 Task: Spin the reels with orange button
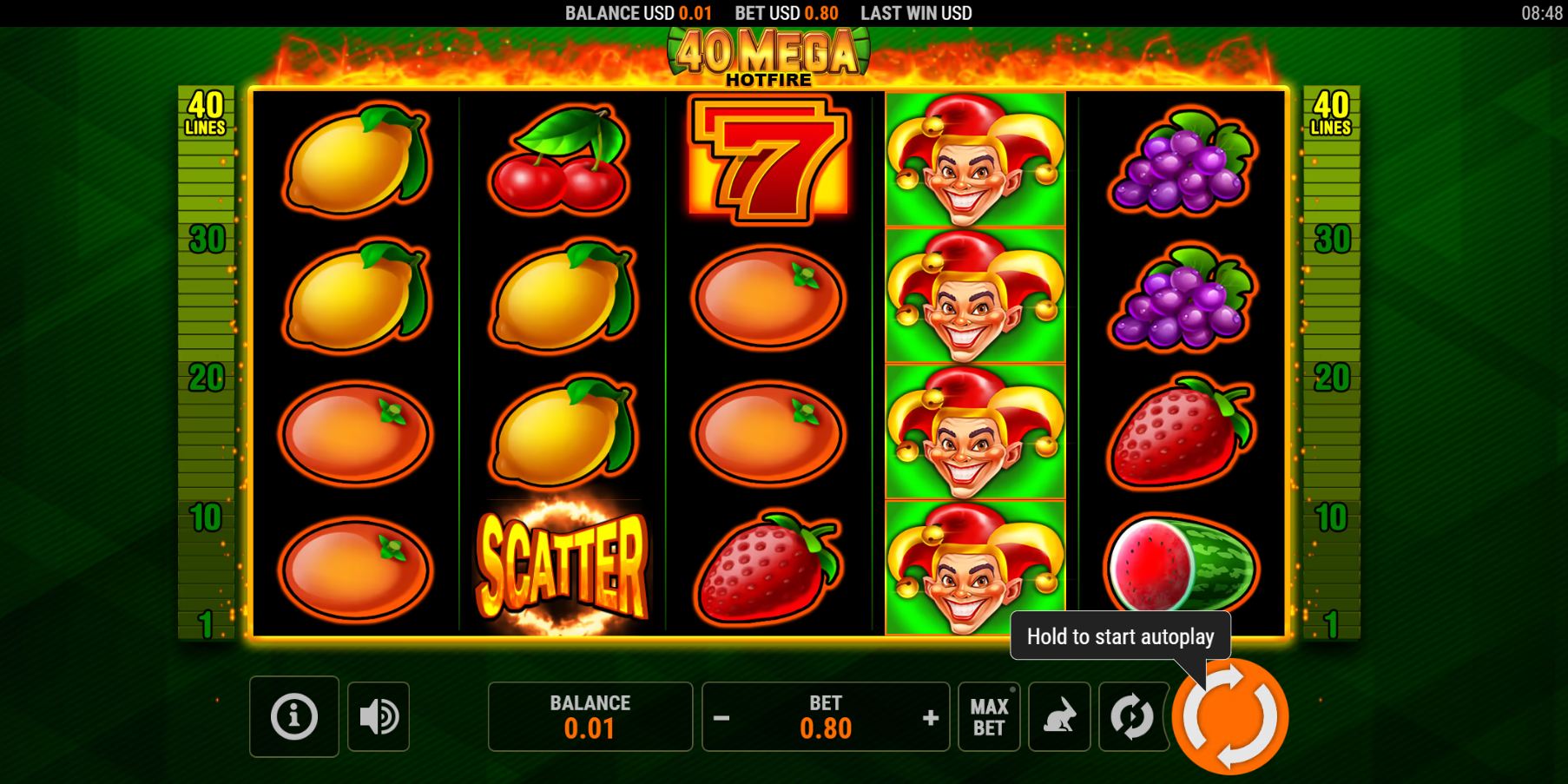[1230, 717]
